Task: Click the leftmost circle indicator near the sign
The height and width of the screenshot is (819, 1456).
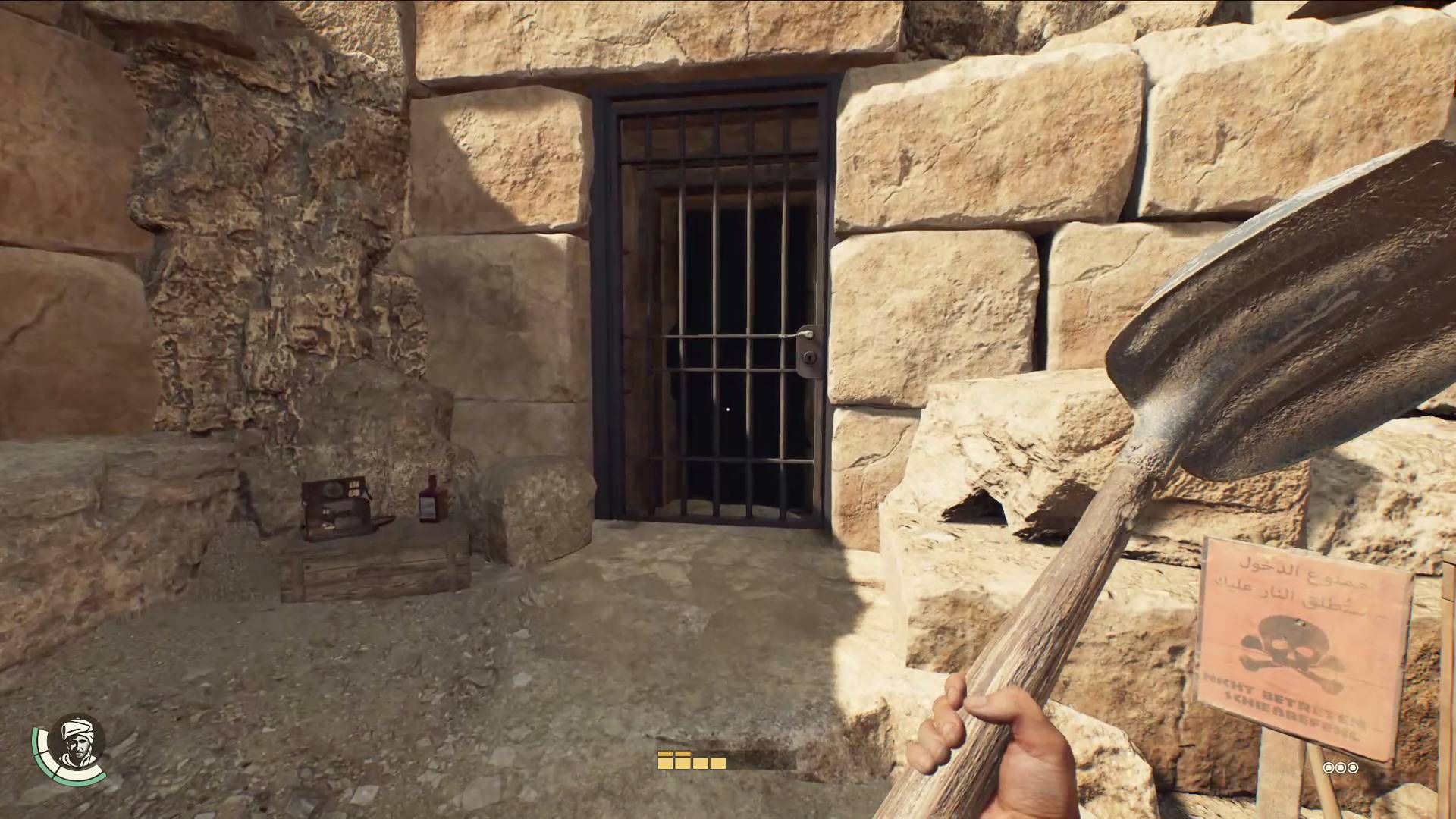Action: tap(1327, 768)
